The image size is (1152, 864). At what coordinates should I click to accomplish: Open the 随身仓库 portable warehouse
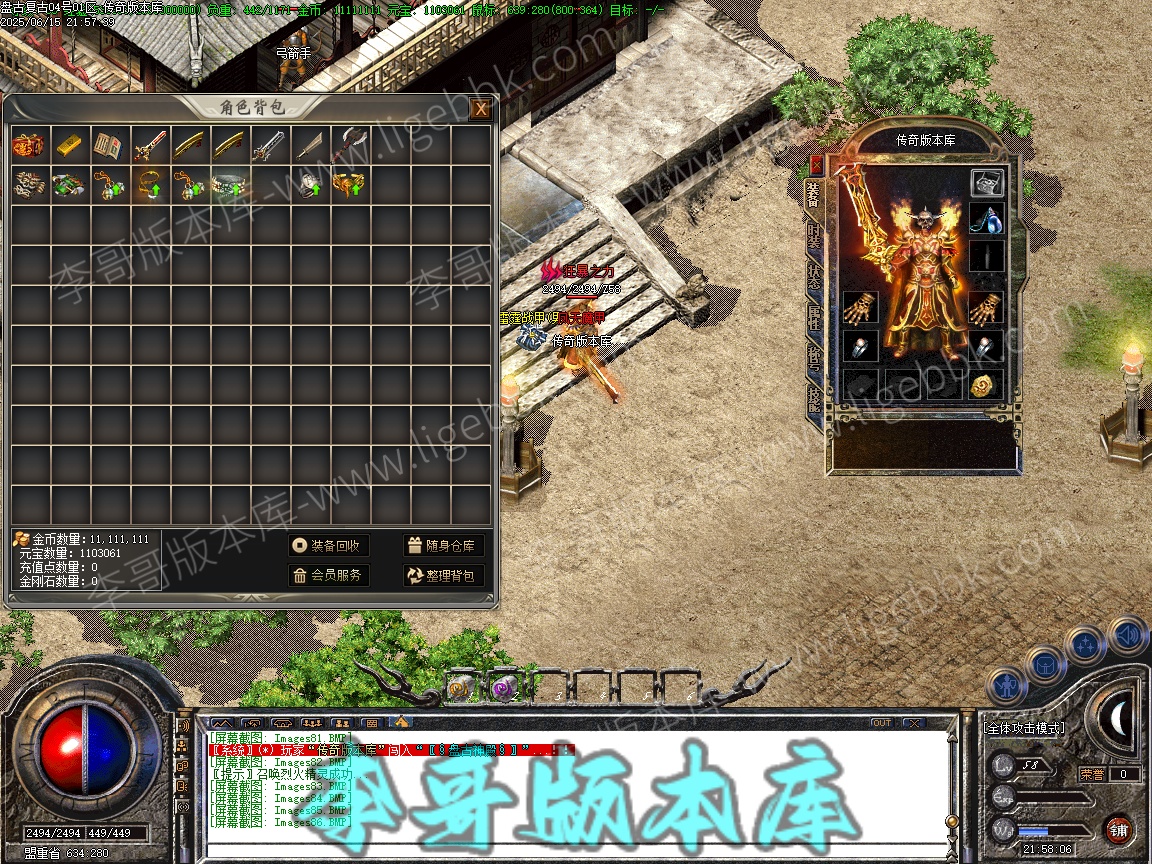tap(444, 545)
